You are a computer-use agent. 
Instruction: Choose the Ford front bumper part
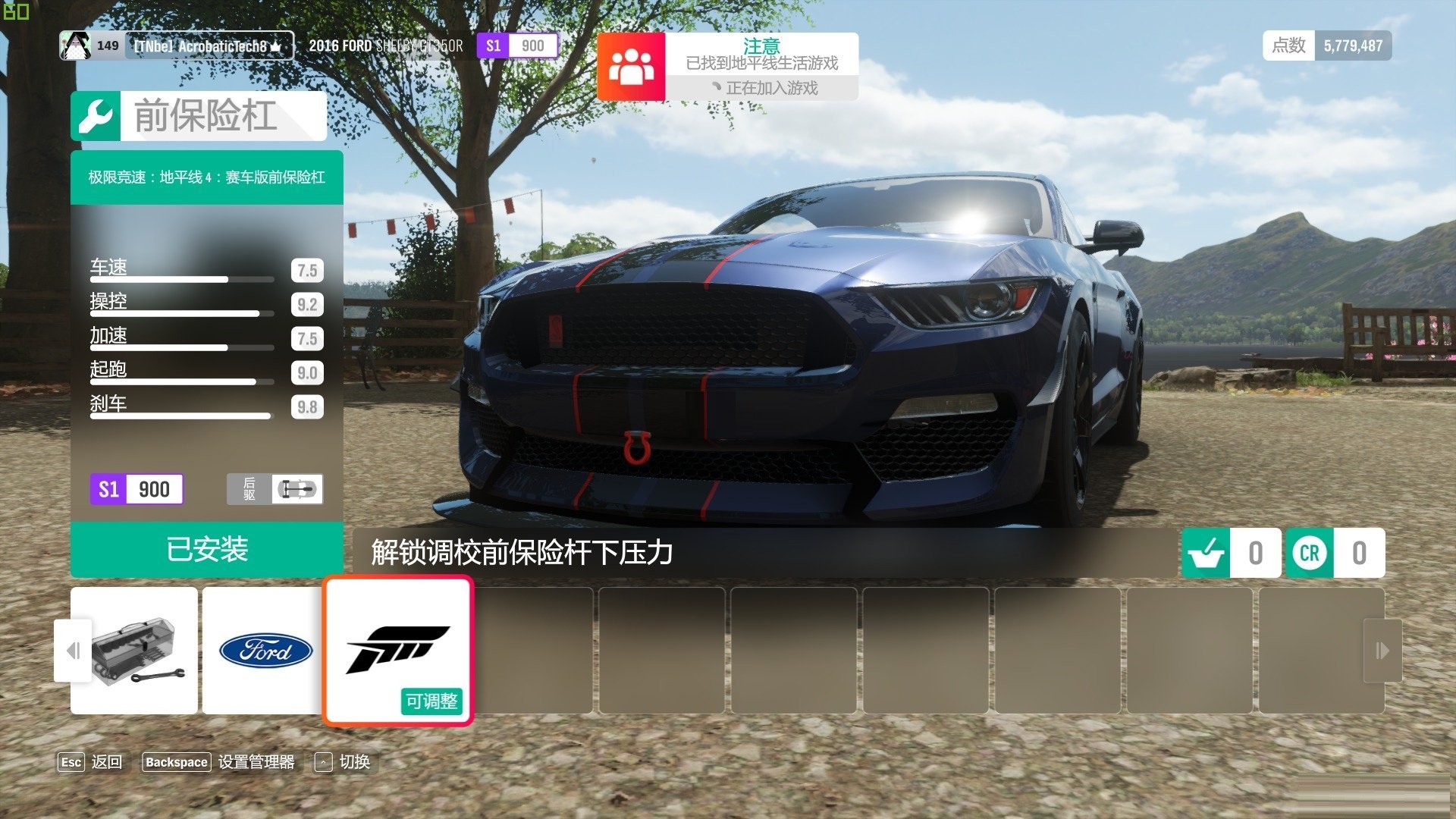(265, 651)
